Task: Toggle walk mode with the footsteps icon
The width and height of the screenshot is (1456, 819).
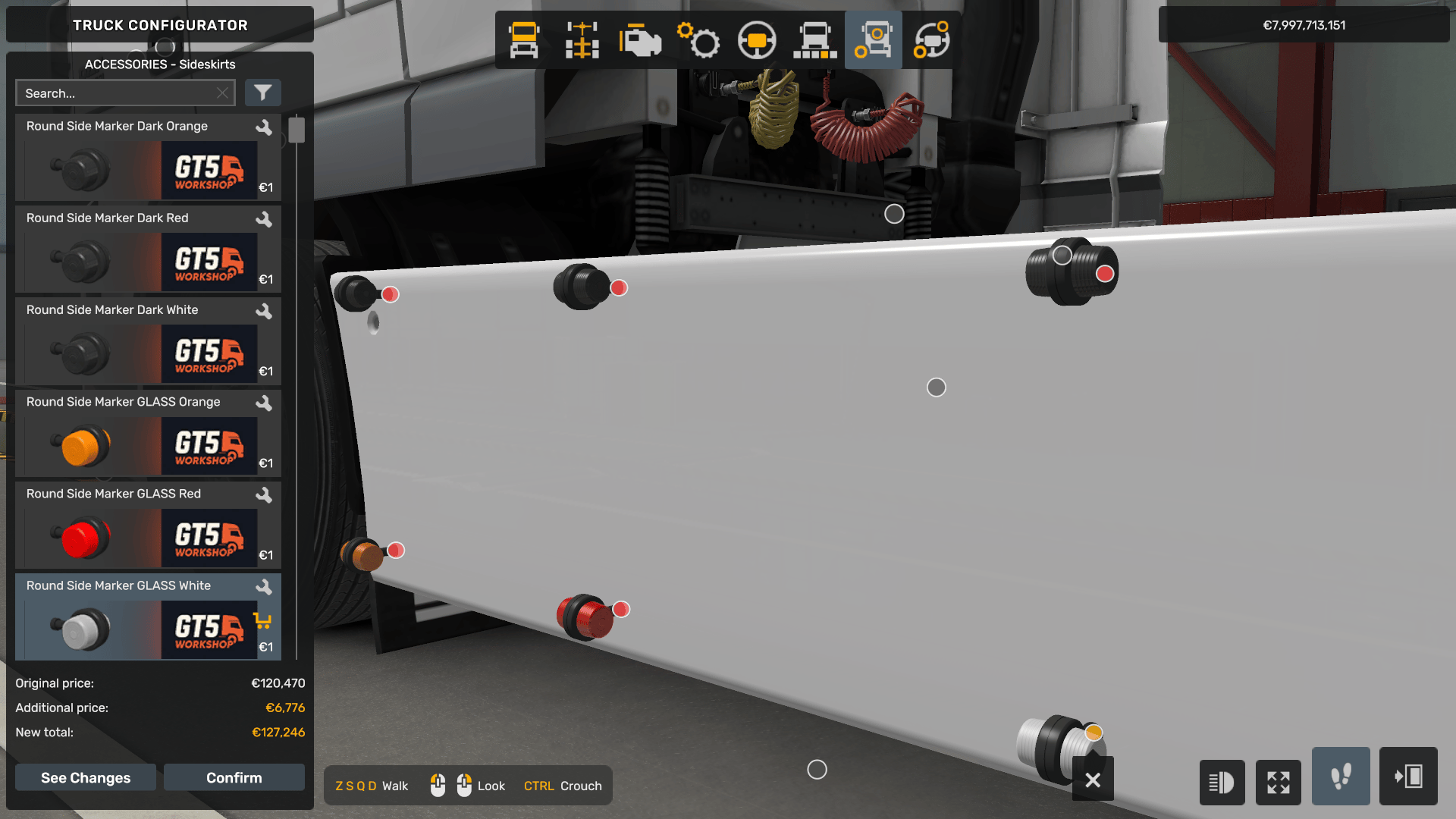Action: [x=1340, y=777]
